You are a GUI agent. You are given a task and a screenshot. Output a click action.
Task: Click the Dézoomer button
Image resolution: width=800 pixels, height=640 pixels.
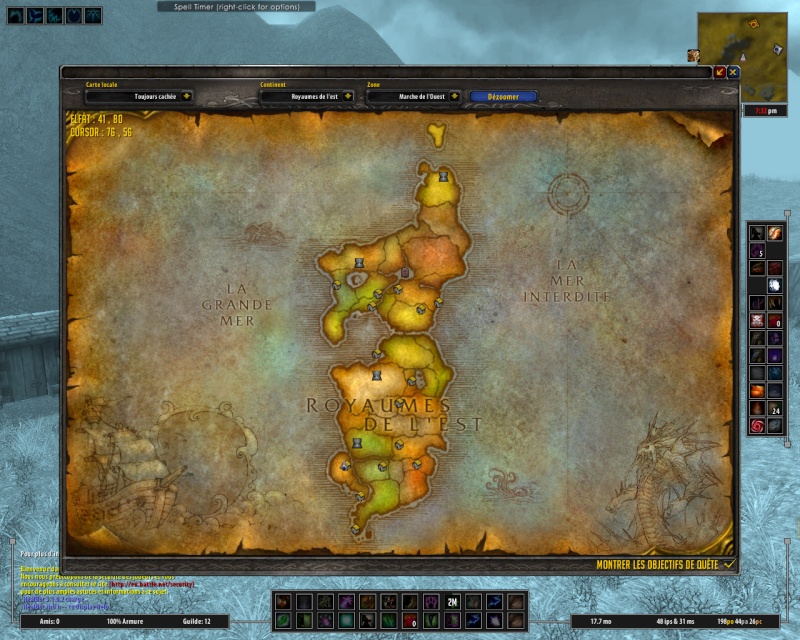(x=503, y=97)
